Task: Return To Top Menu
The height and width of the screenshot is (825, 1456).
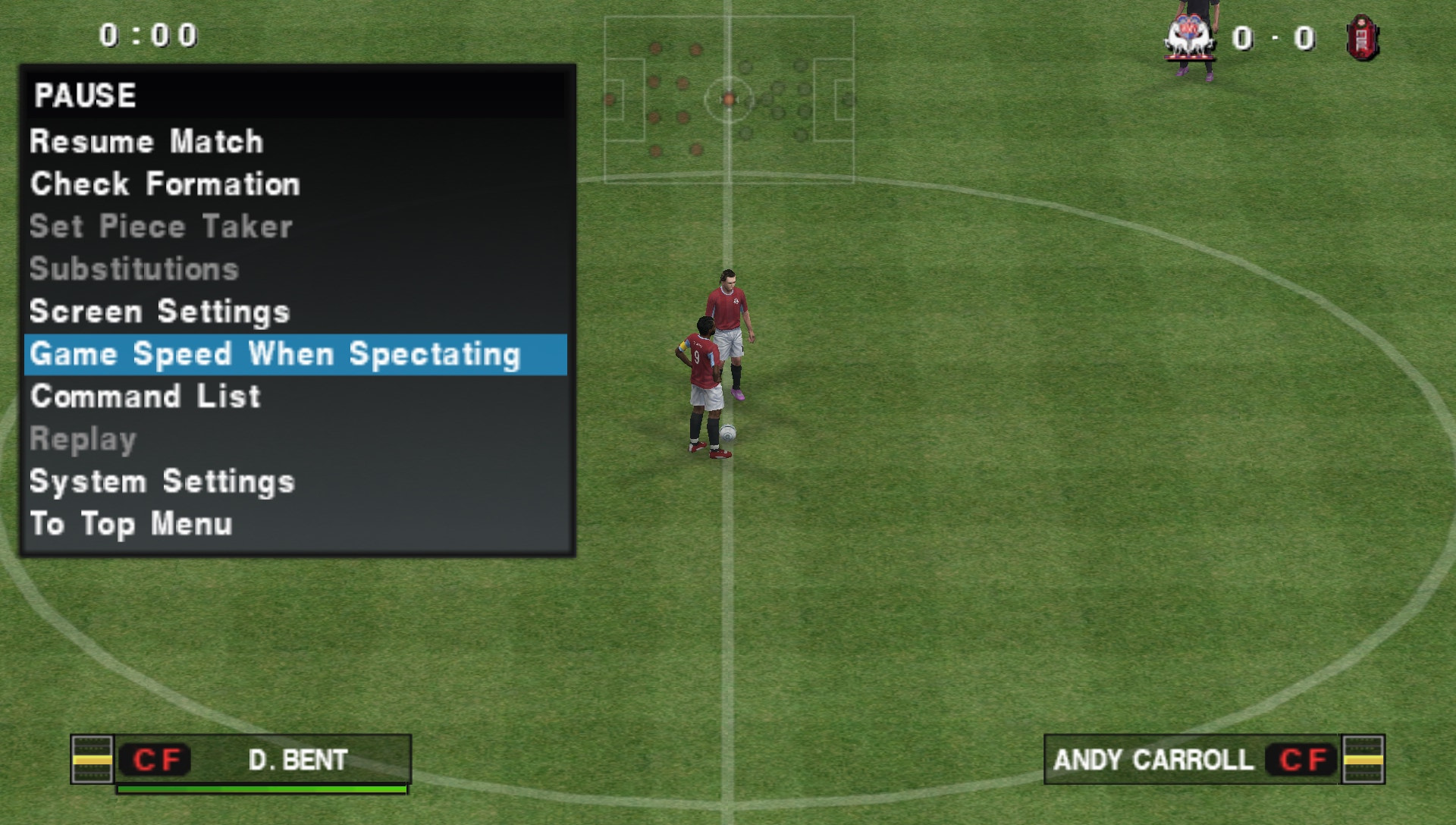Action: 130,524
